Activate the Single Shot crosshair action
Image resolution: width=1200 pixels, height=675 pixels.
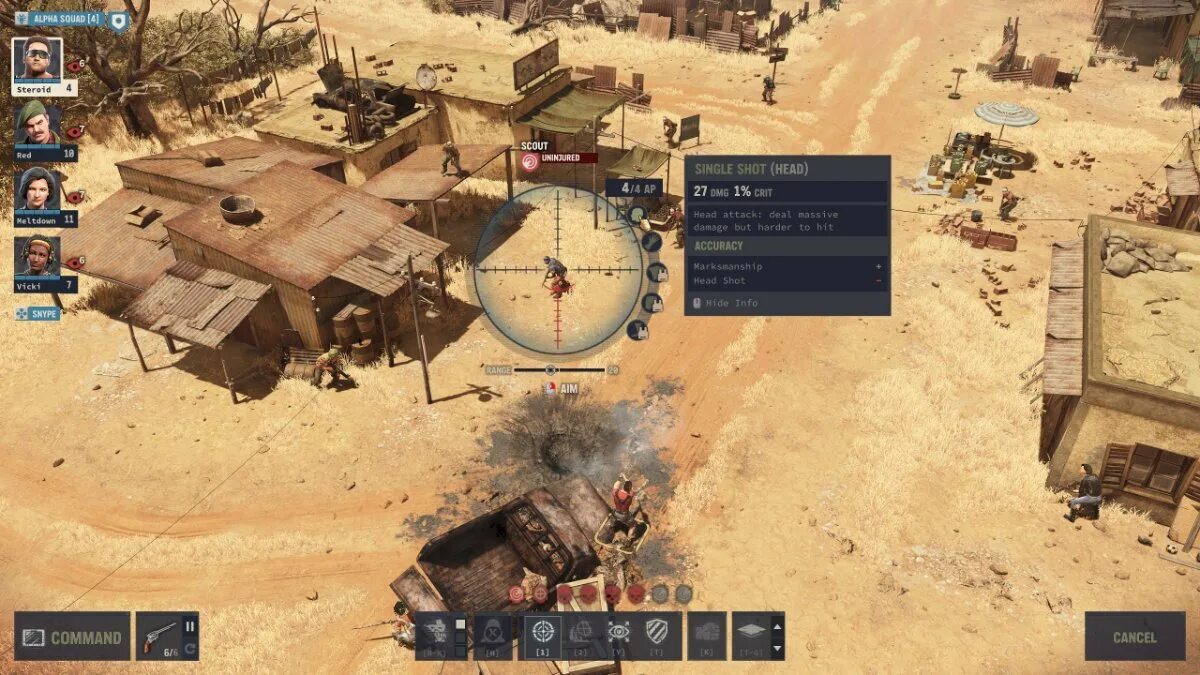543,633
